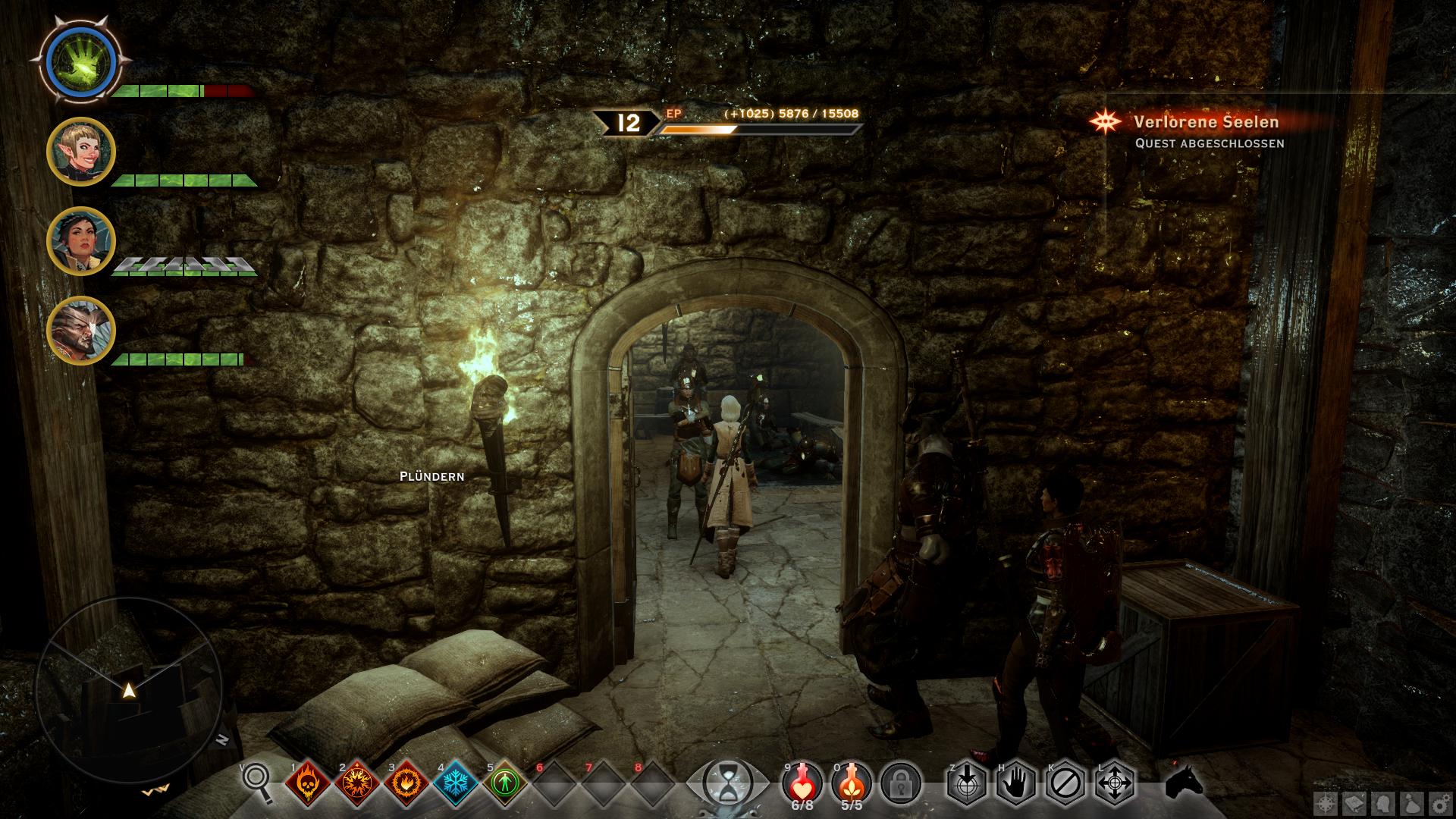Screen dimensions: 1456x819
Task: Use the red heart health potion
Action: (x=802, y=780)
